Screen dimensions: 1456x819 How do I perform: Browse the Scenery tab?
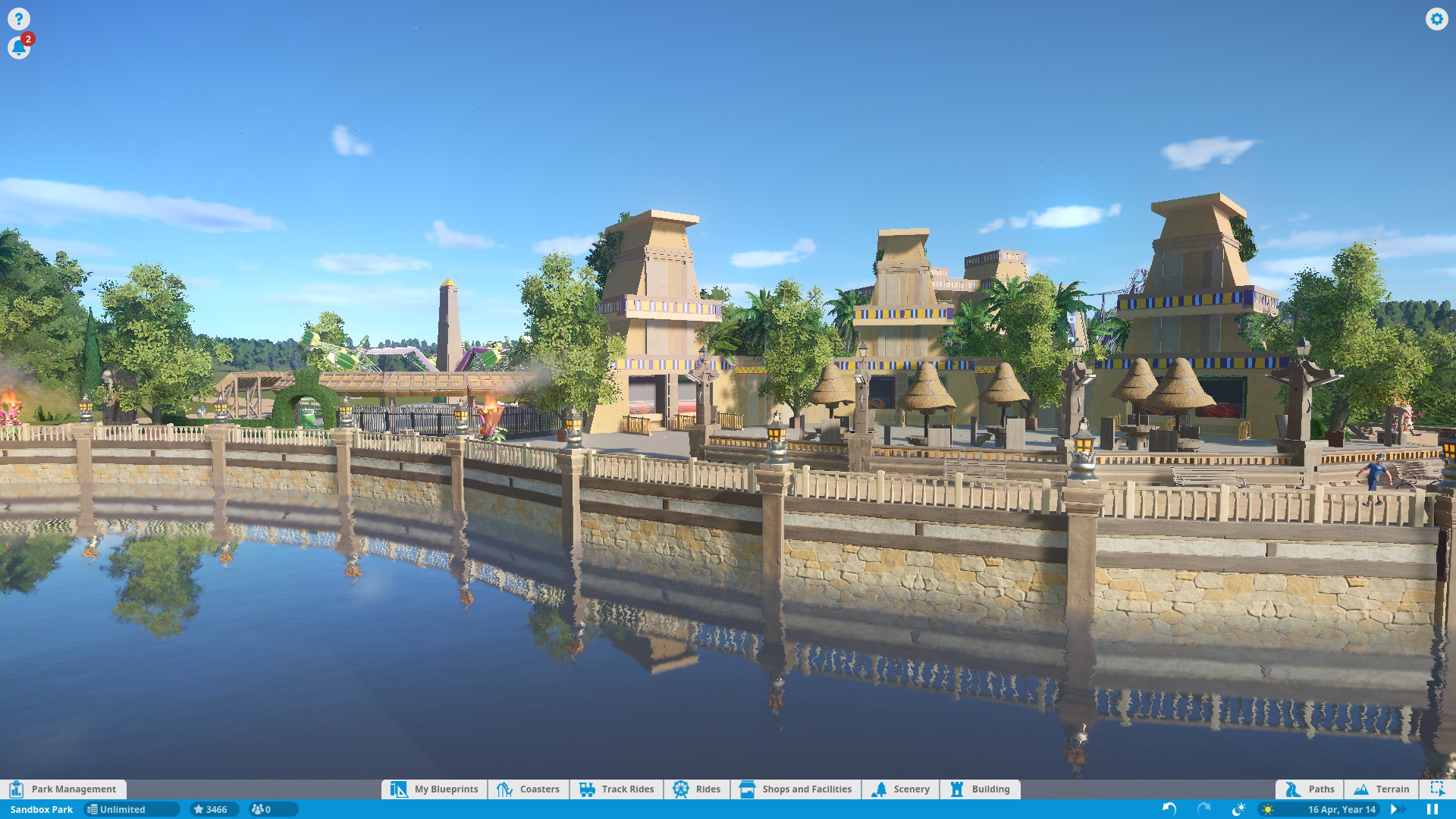tap(901, 789)
